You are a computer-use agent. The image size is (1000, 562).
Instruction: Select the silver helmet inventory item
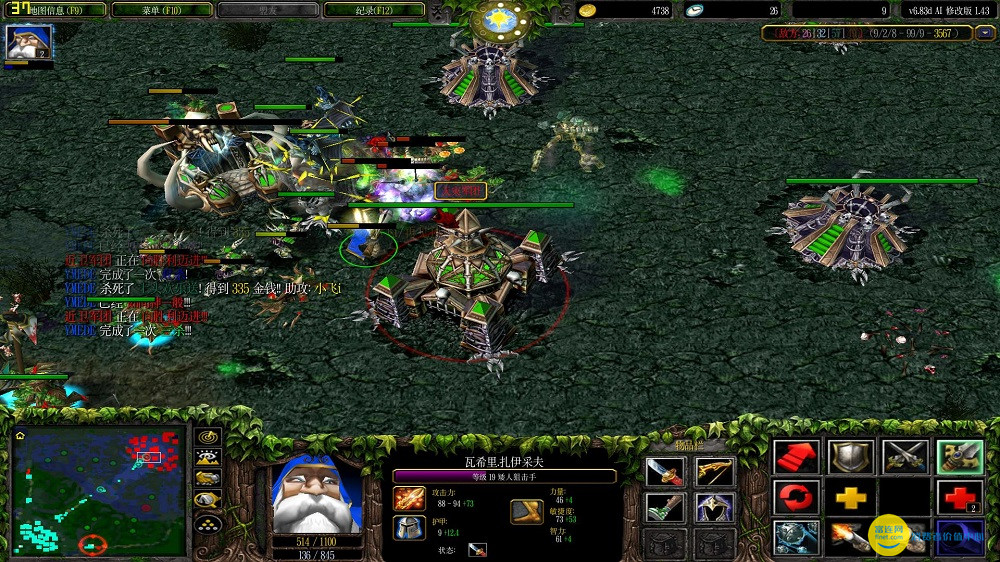[x=715, y=508]
